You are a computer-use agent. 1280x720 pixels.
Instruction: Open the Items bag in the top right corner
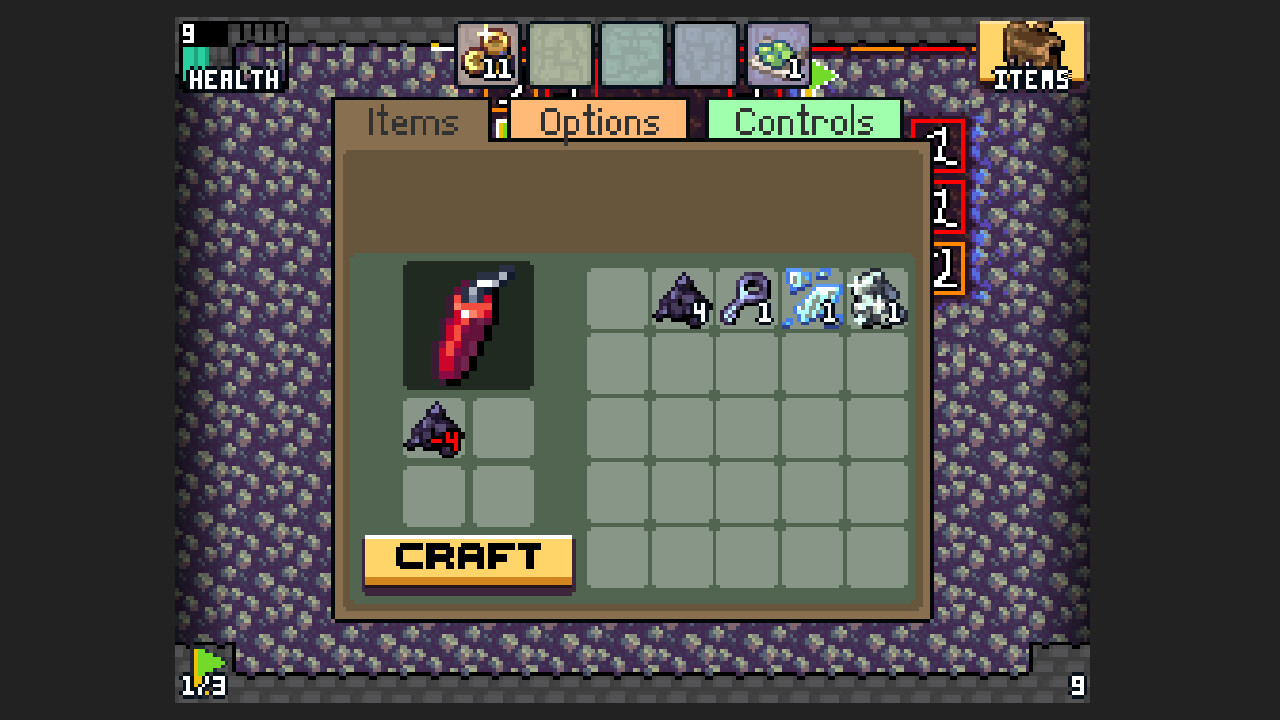click(1032, 50)
